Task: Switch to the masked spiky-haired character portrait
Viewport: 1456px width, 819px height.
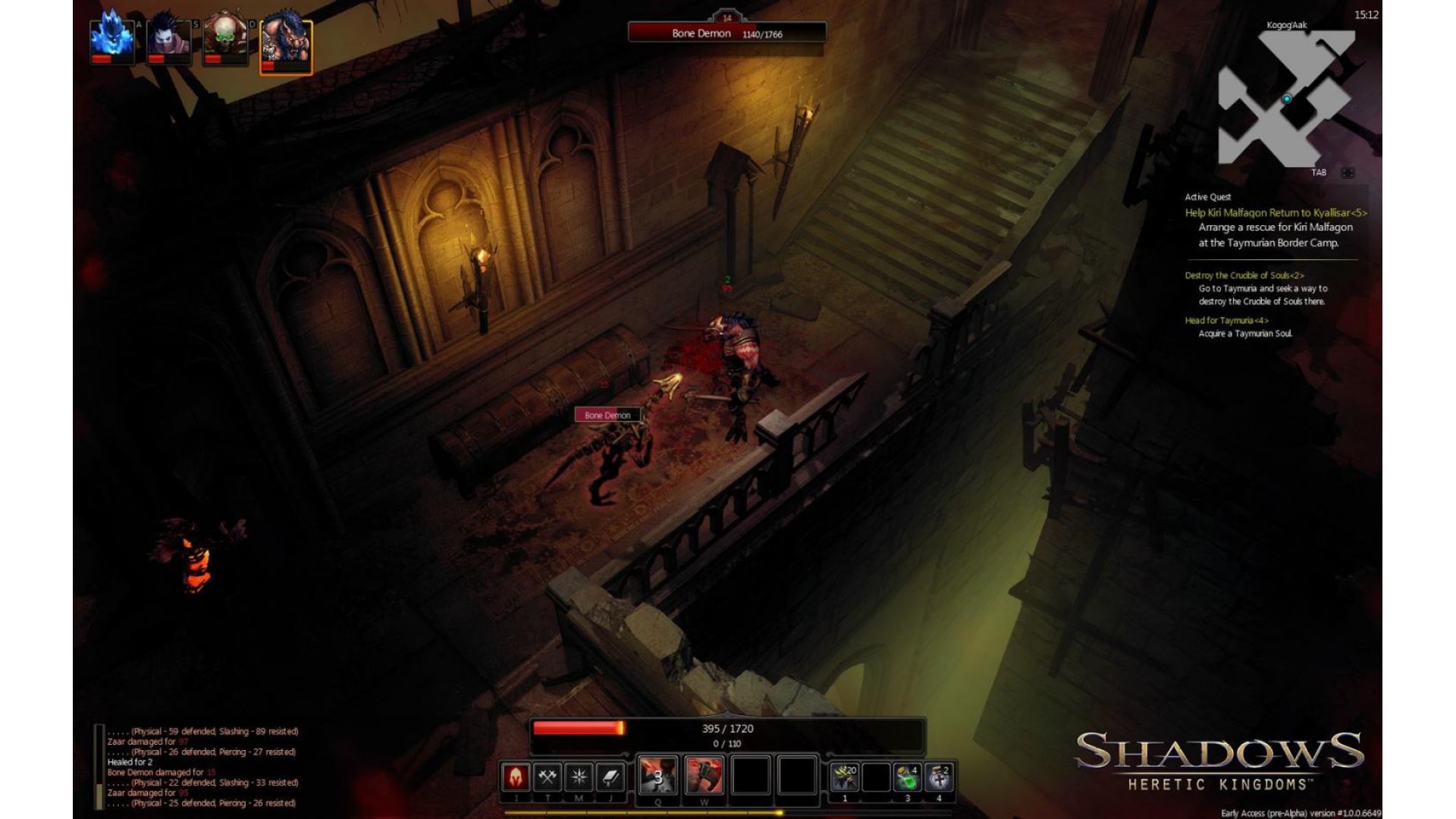Action: (168, 39)
